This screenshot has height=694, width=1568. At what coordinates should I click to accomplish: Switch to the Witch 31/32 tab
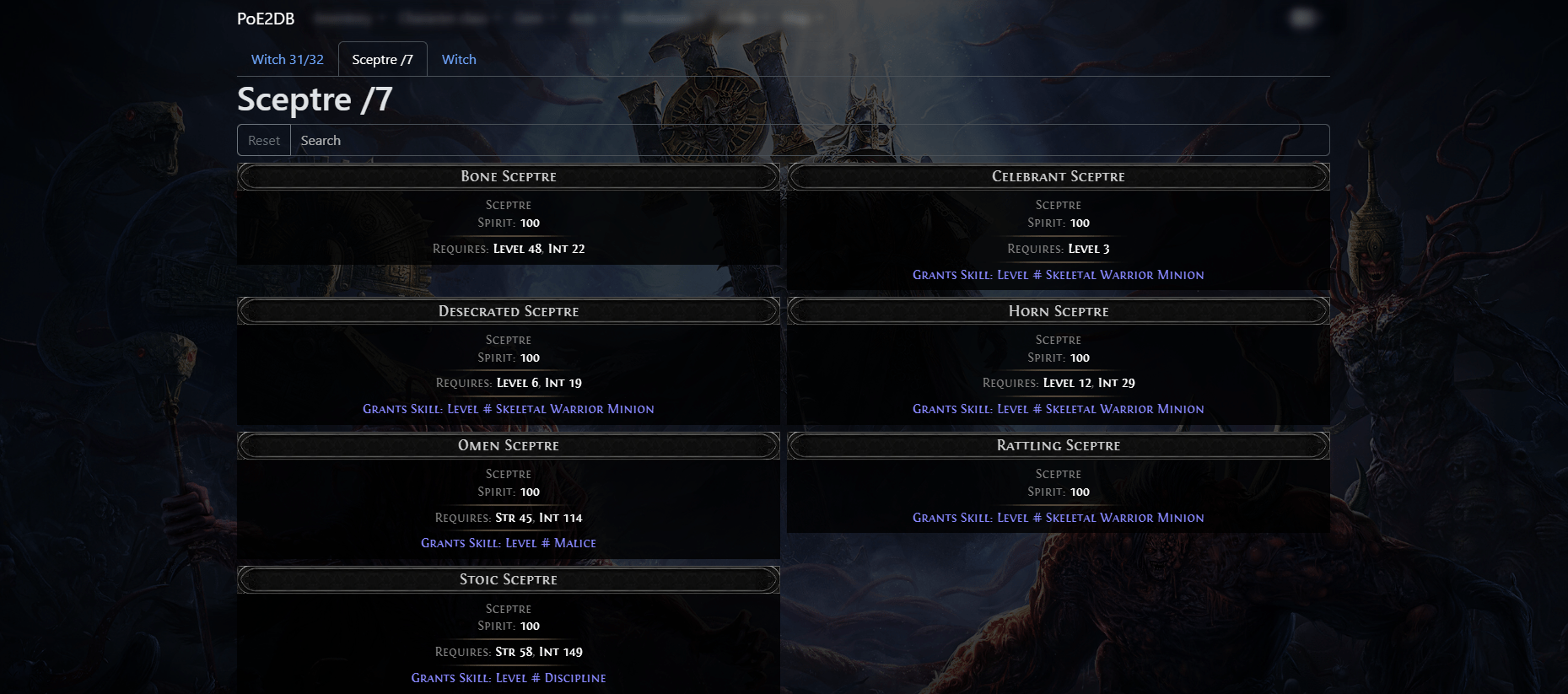click(x=287, y=59)
